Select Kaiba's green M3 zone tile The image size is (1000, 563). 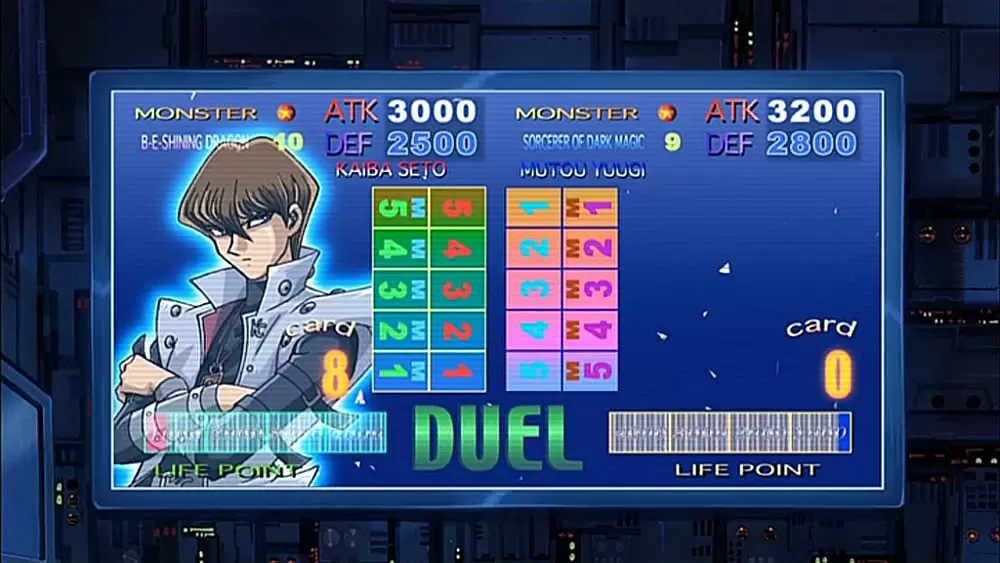coord(400,290)
